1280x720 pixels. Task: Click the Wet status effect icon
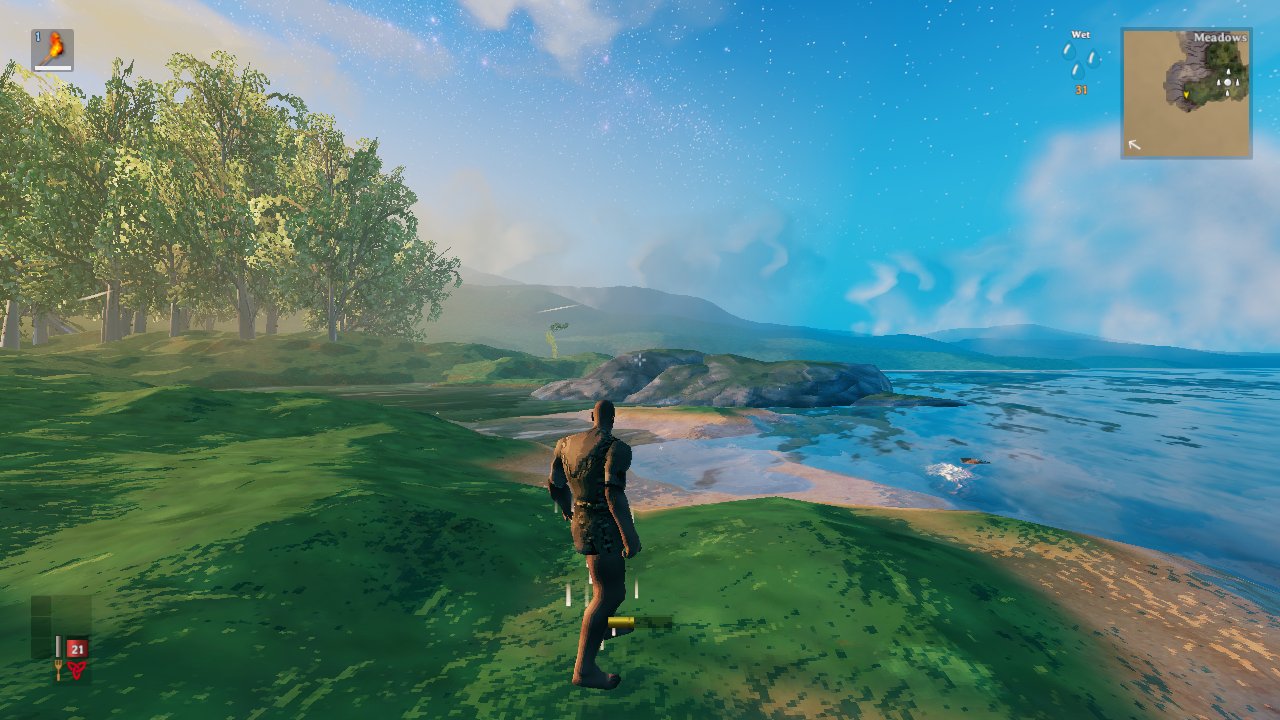1080,62
